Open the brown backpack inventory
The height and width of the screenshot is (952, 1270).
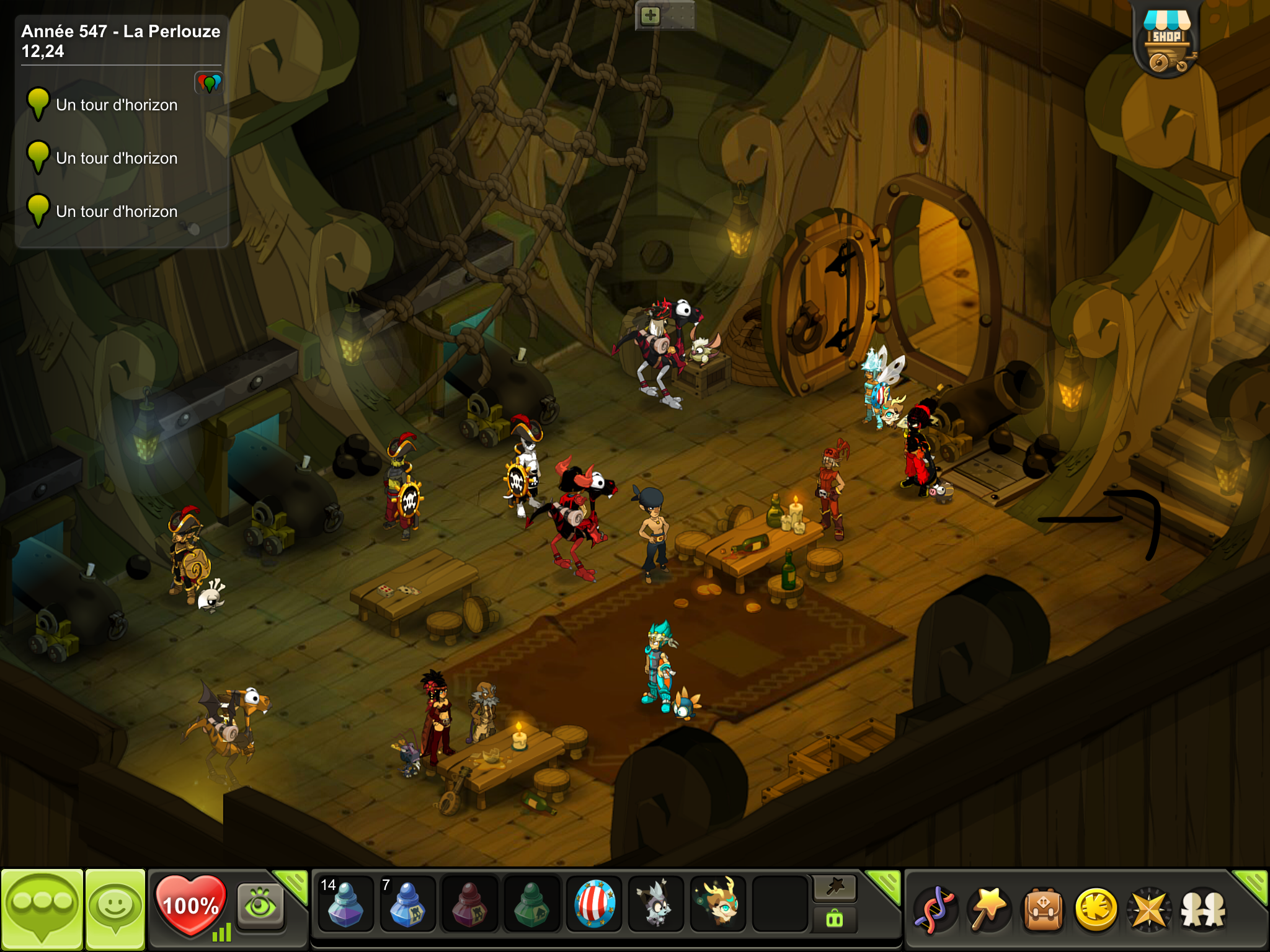click(1043, 910)
